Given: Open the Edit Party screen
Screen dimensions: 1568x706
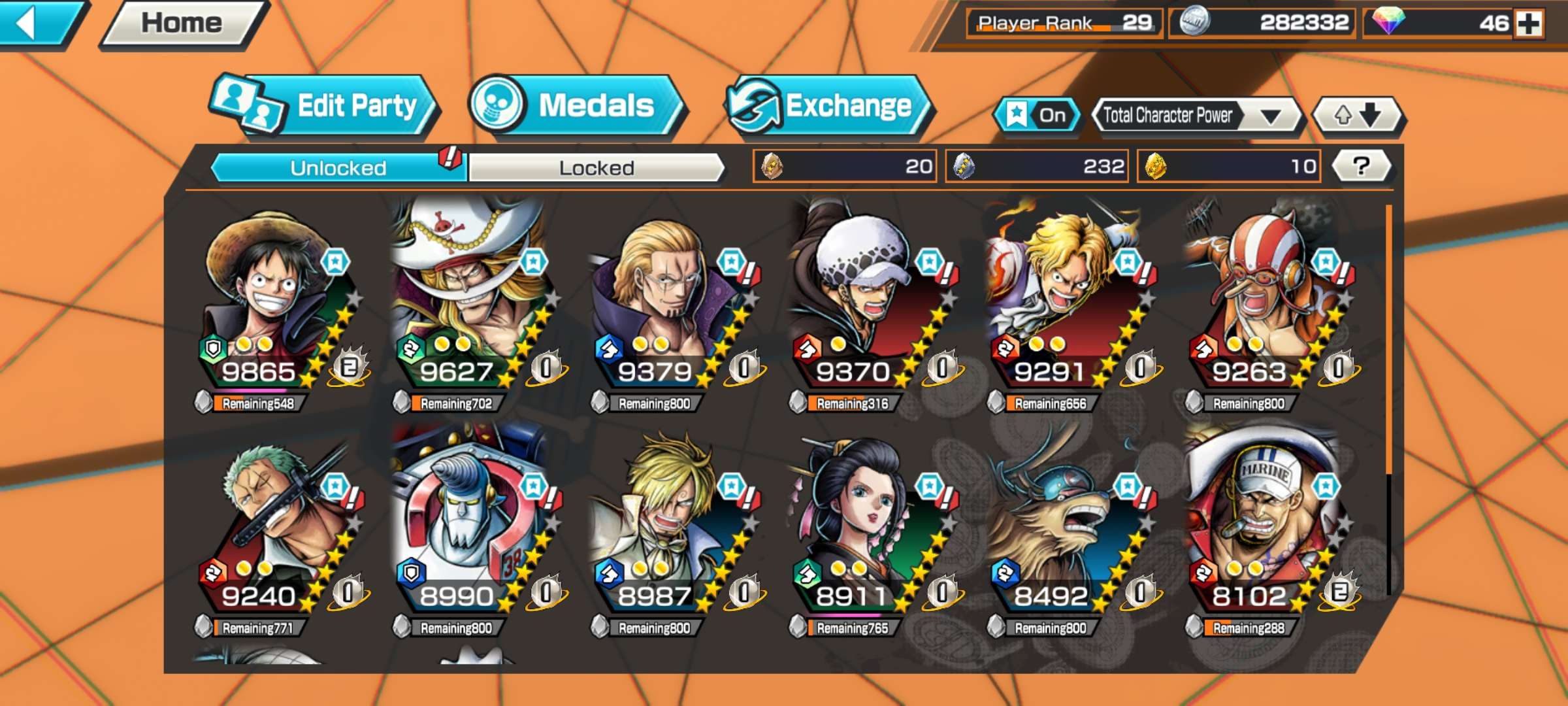Looking at the screenshot, I should [325, 106].
